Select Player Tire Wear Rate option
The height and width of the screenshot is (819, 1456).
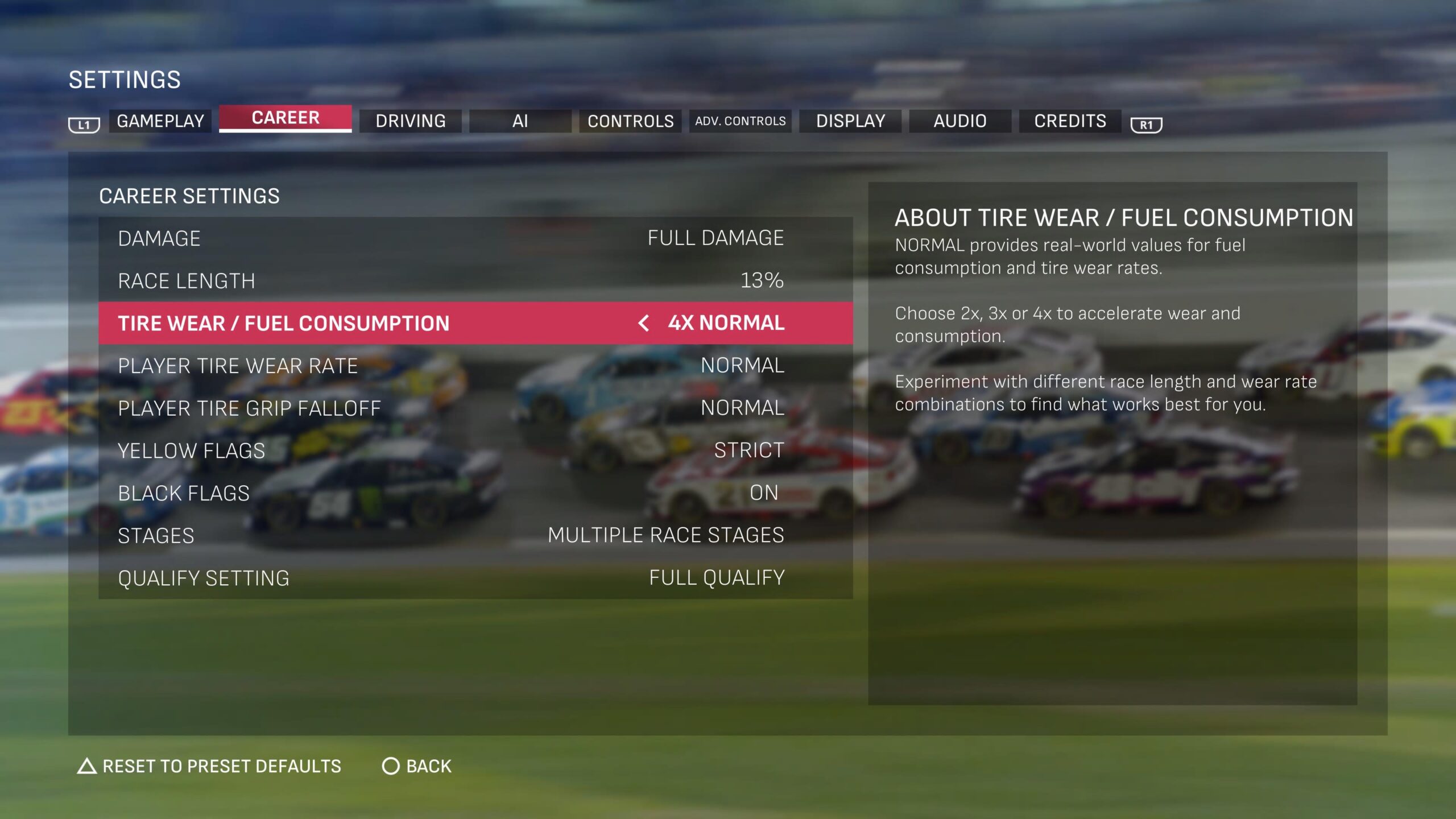click(x=475, y=365)
